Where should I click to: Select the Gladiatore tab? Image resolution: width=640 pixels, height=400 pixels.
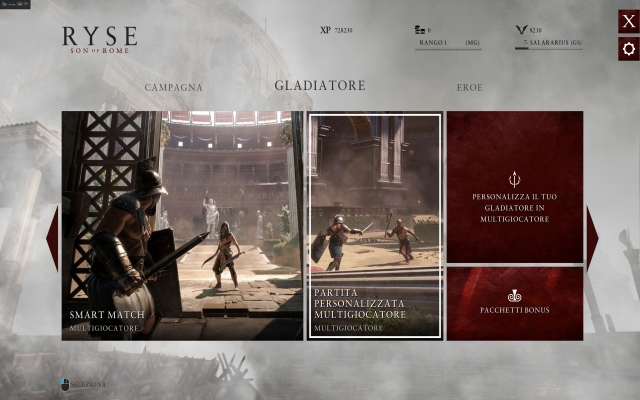click(320, 86)
